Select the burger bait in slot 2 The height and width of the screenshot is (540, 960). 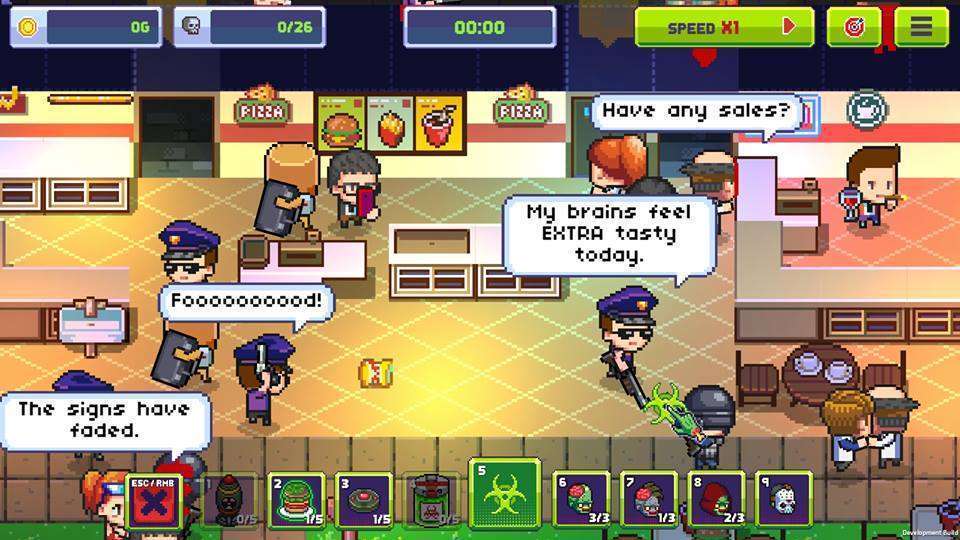[296, 498]
